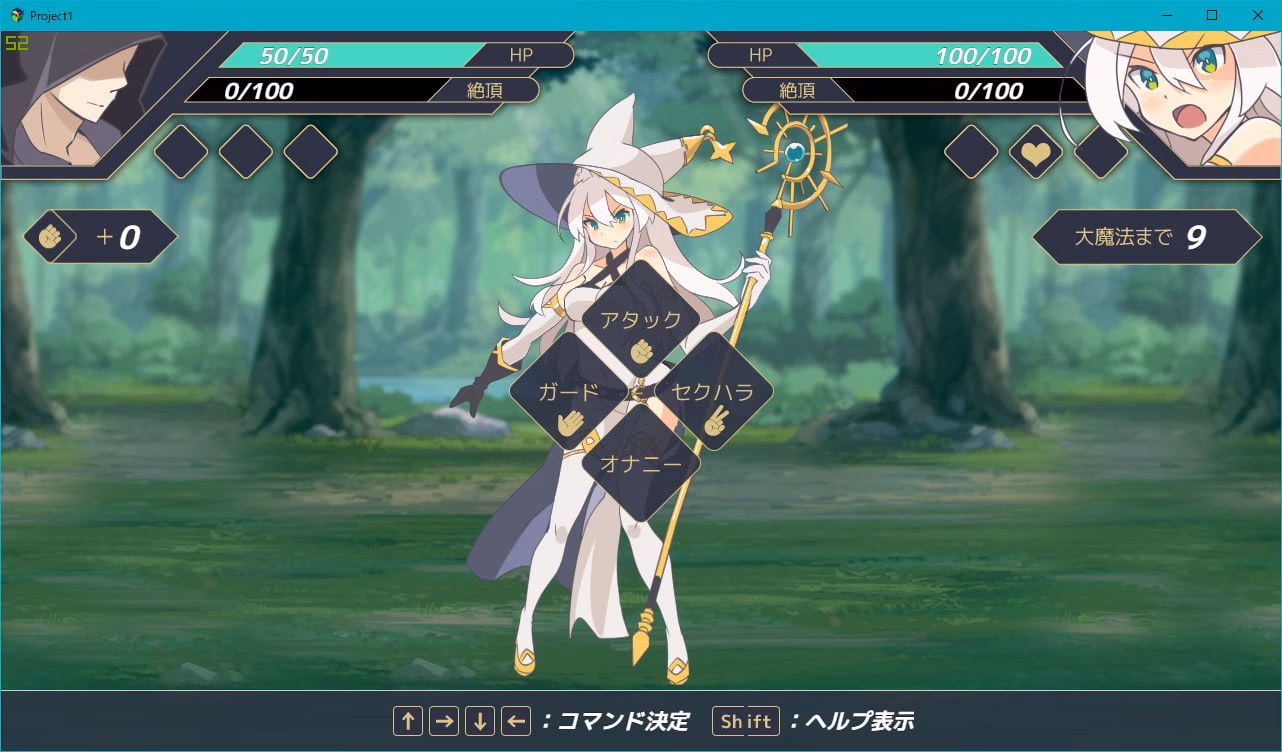Click the fist +0 counter badge
Image resolution: width=1282 pixels, height=752 pixels.
100,236
